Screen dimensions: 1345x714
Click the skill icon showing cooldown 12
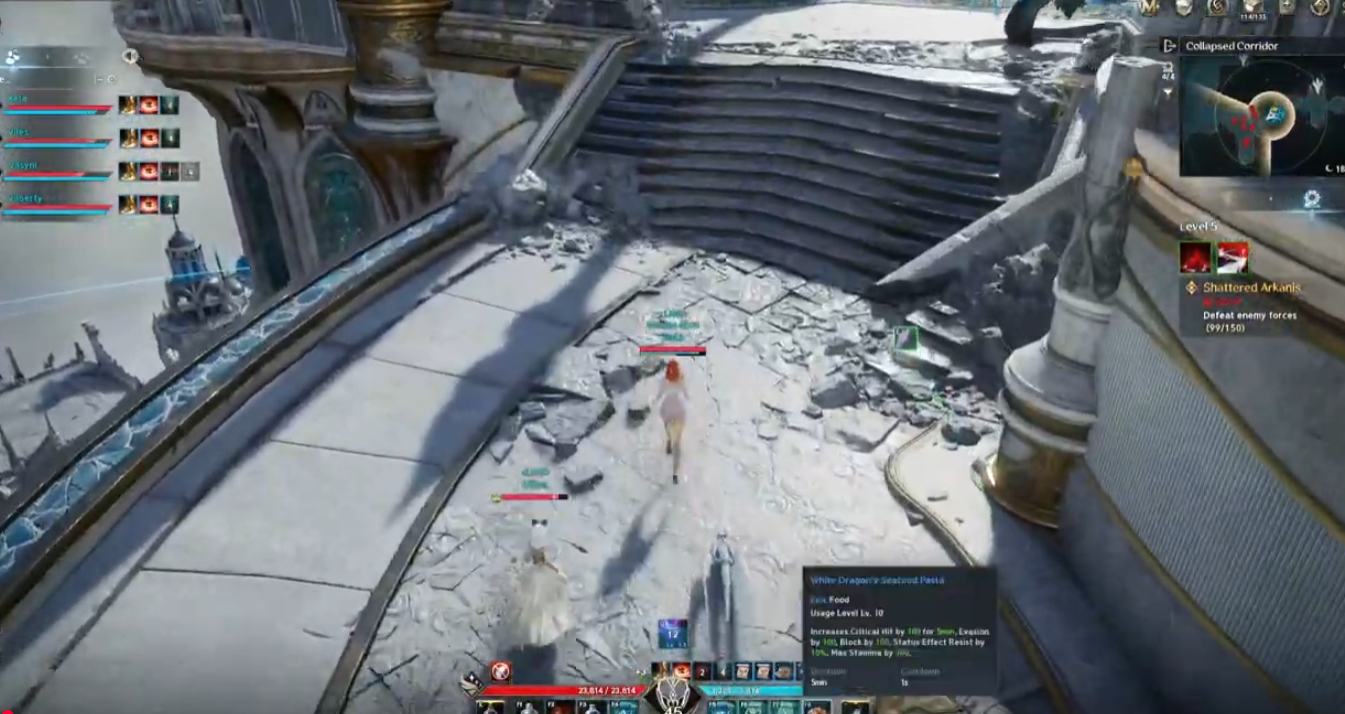click(x=672, y=632)
